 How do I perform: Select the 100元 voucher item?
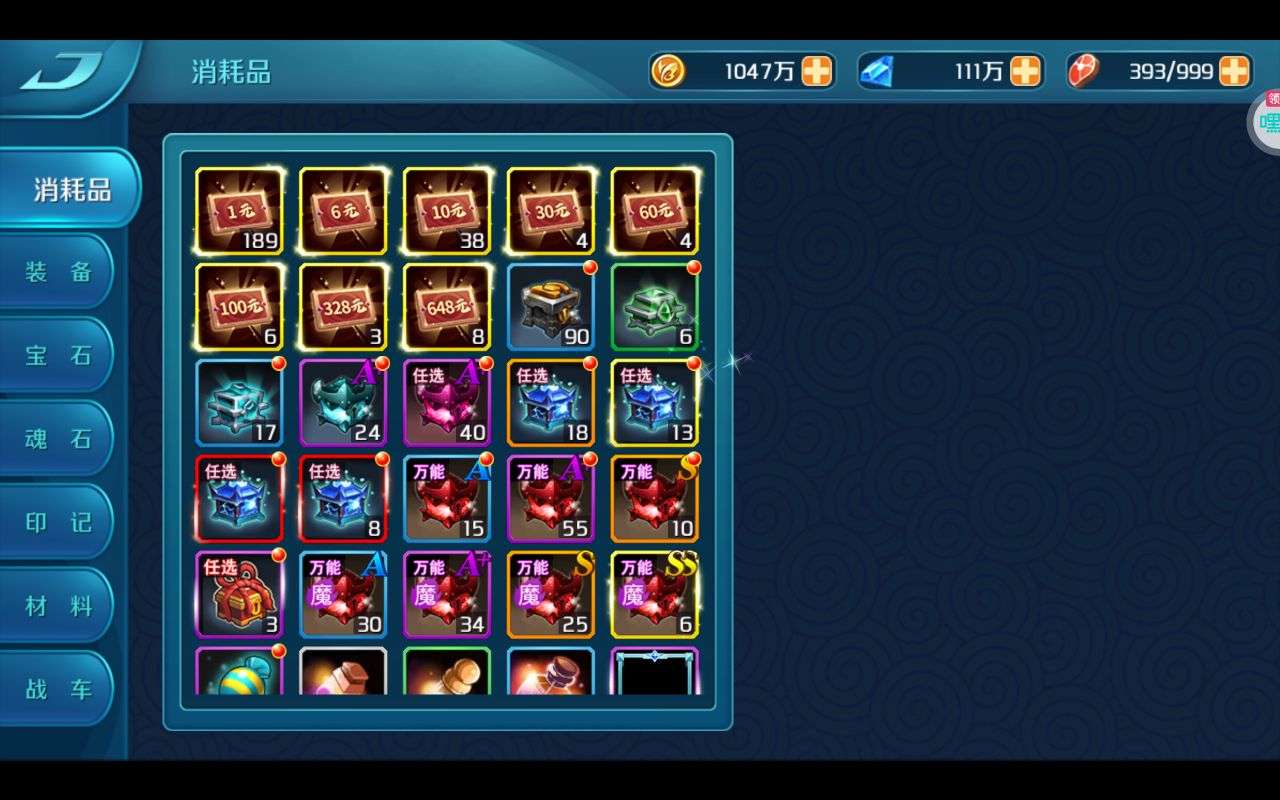(239, 307)
